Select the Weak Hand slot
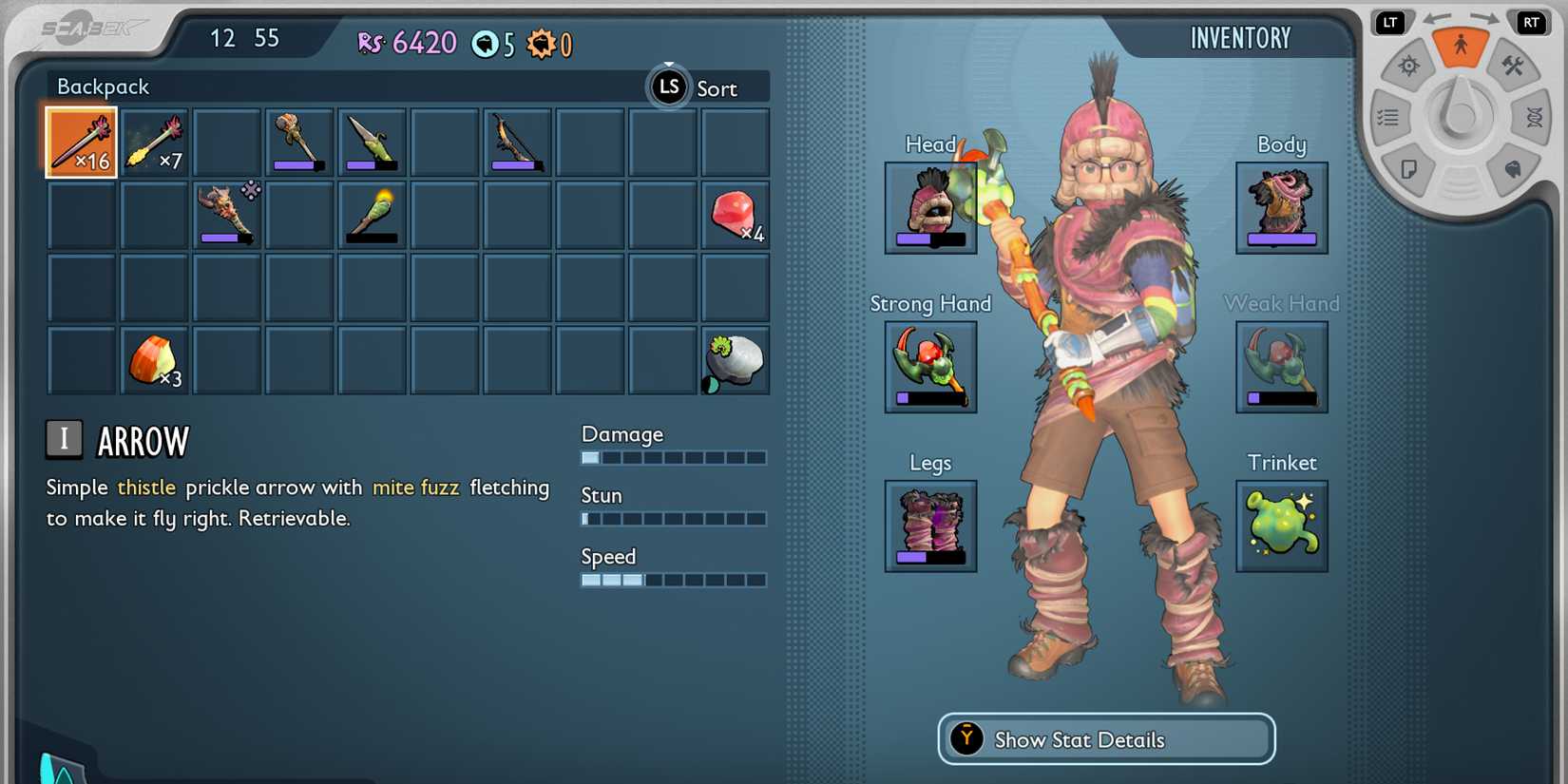 click(x=1281, y=366)
